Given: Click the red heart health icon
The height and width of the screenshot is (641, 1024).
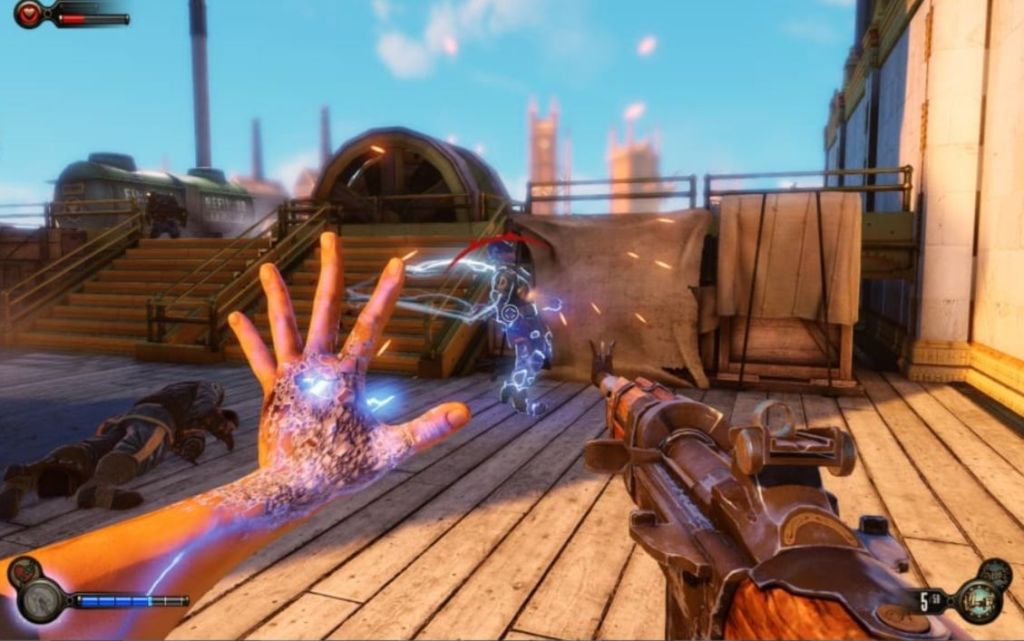Looking at the screenshot, I should tap(28, 14).
